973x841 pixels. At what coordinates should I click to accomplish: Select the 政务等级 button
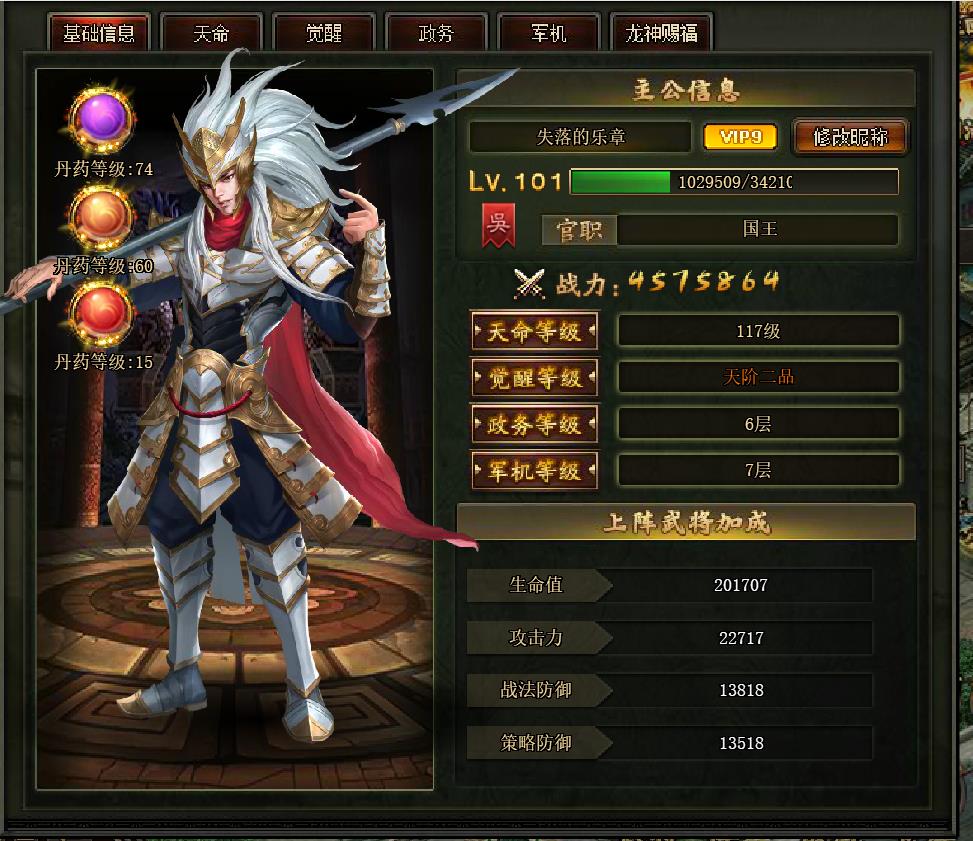534,424
